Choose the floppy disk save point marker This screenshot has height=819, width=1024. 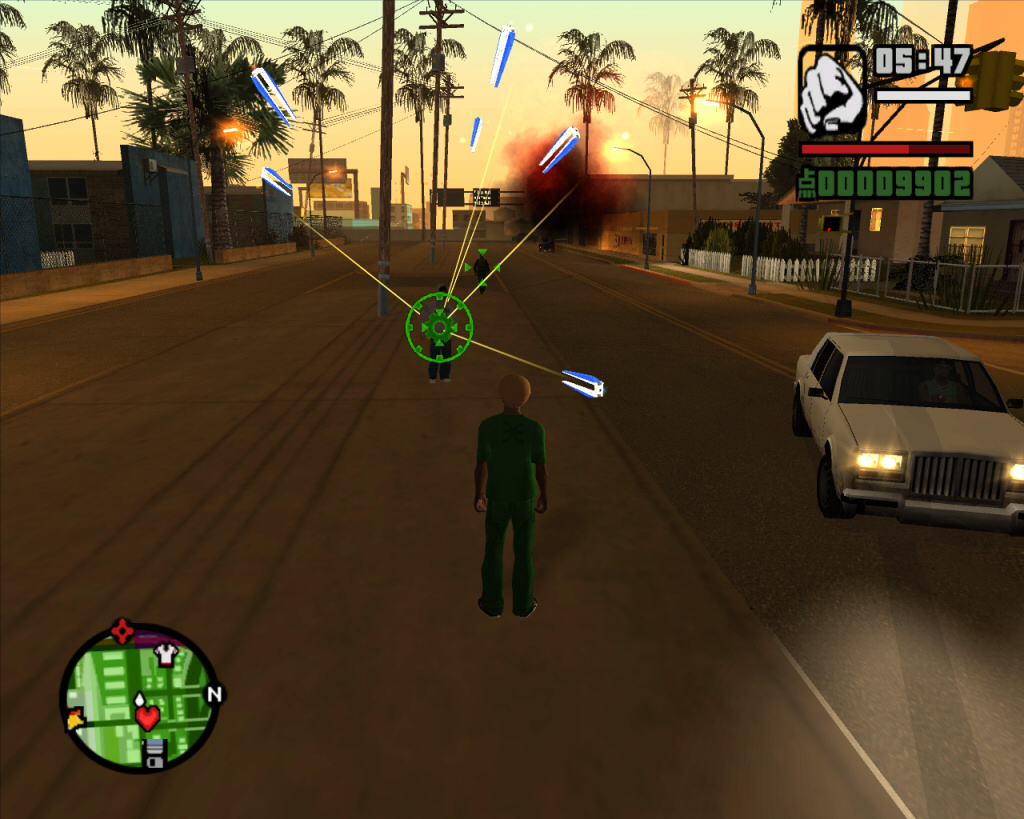[x=154, y=753]
